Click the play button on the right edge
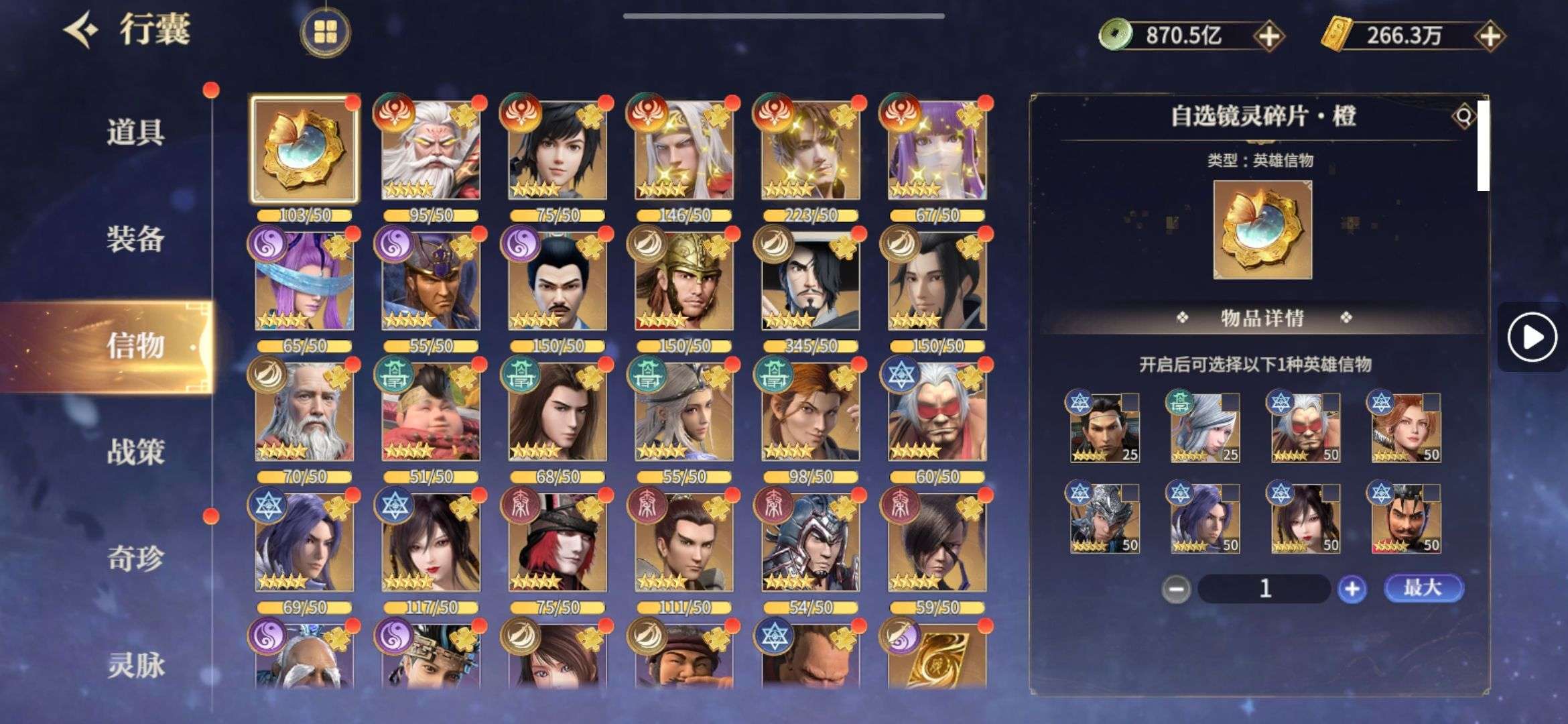The width and height of the screenshot is (1568, 724). click(x=1532, y=337)
